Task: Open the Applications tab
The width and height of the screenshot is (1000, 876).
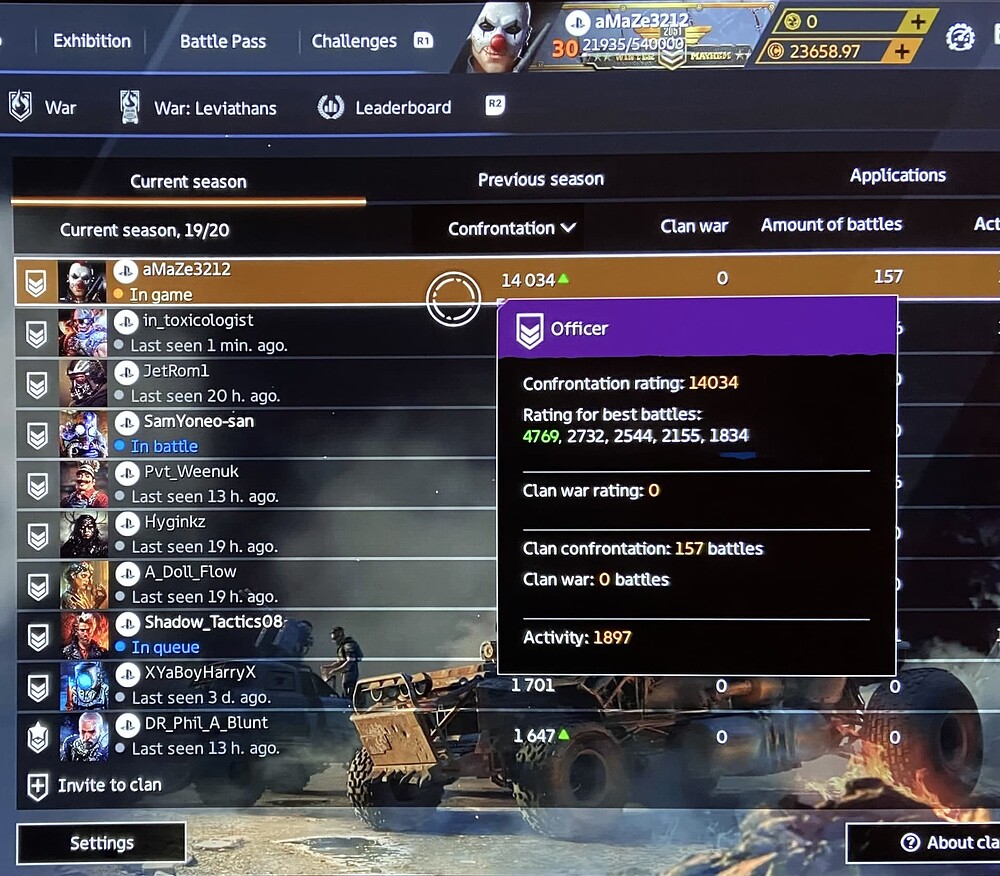Action: [x=897, y=176]
